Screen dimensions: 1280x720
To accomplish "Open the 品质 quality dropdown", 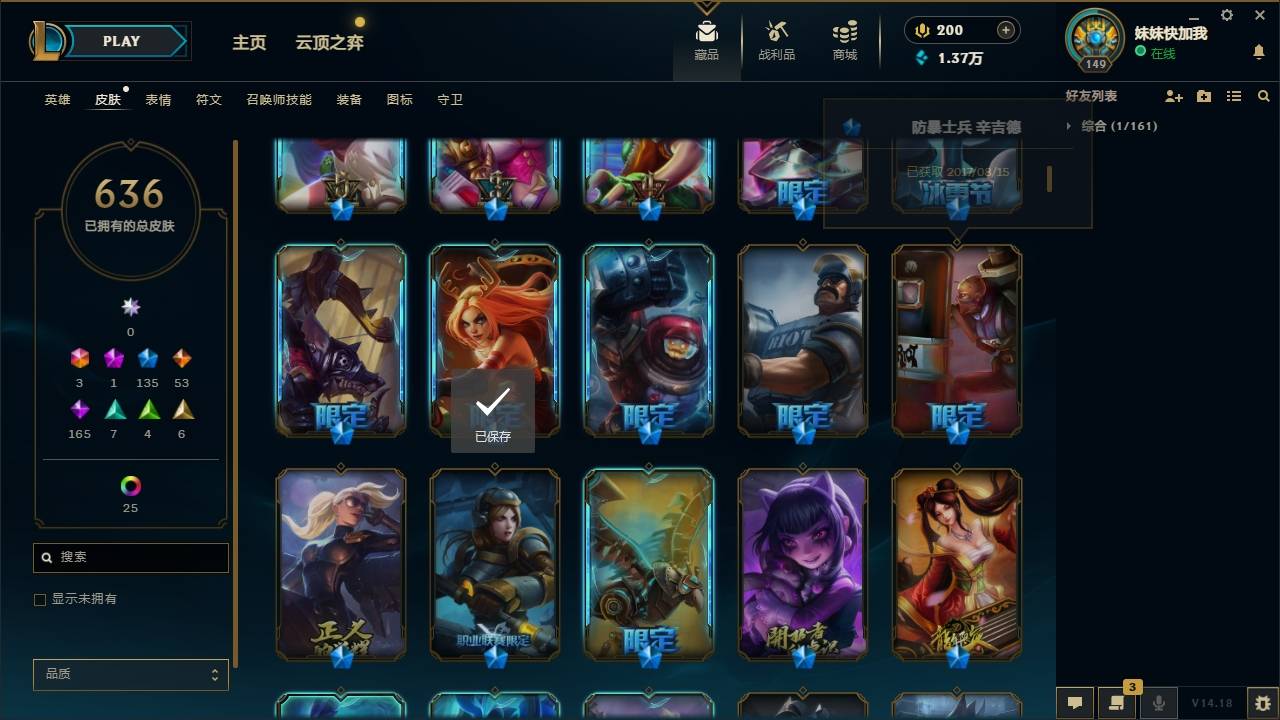I will [x=130, y=675].
